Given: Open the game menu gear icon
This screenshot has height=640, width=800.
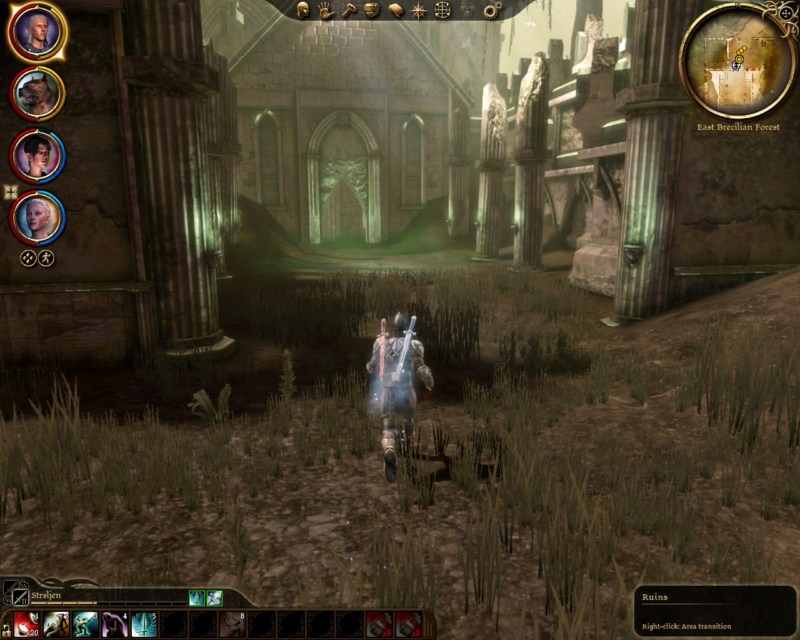Looking at the screenshot, I should [x=492, y=10].
